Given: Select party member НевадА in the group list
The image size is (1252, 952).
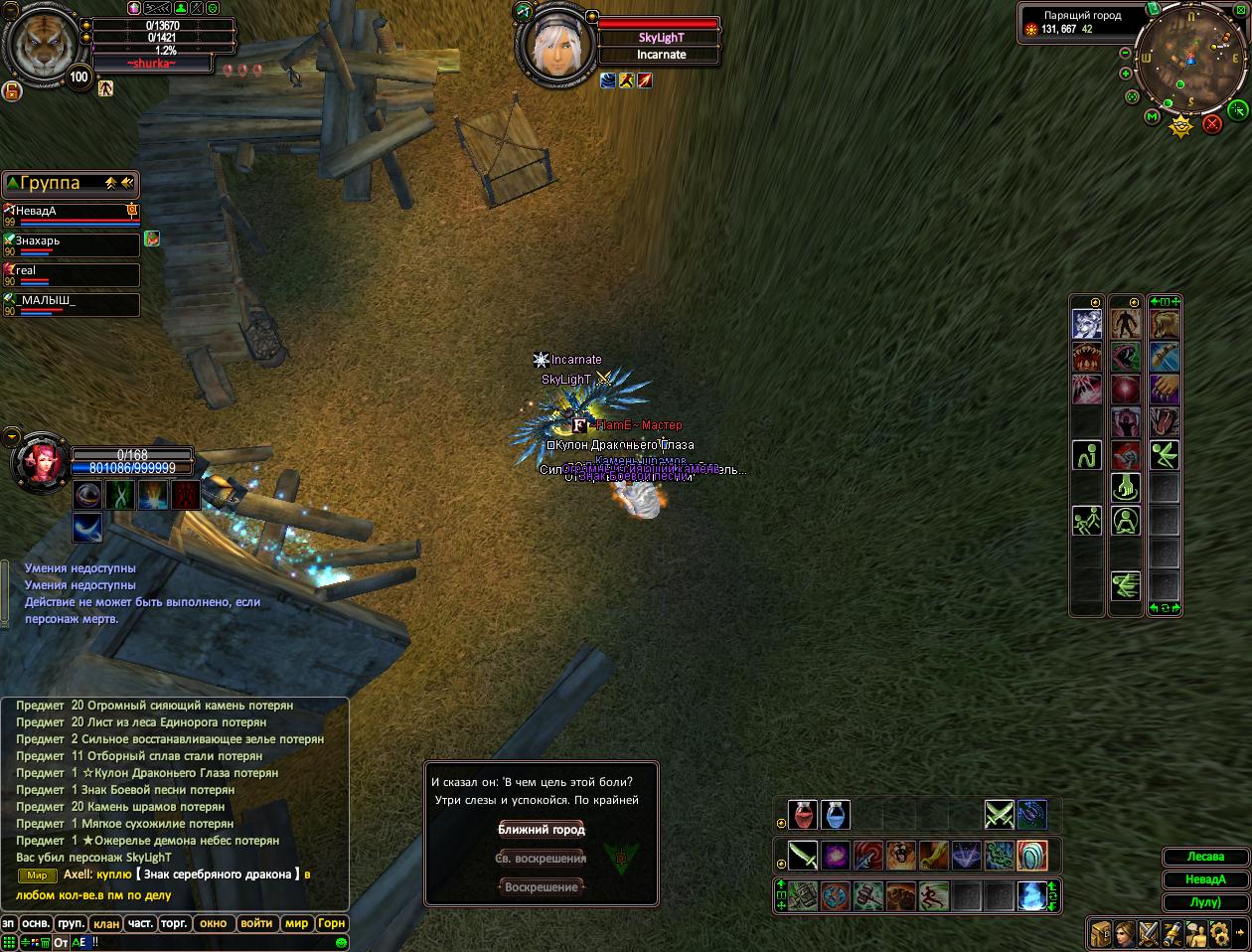Looking at the screenshot, I should (70, 212).
